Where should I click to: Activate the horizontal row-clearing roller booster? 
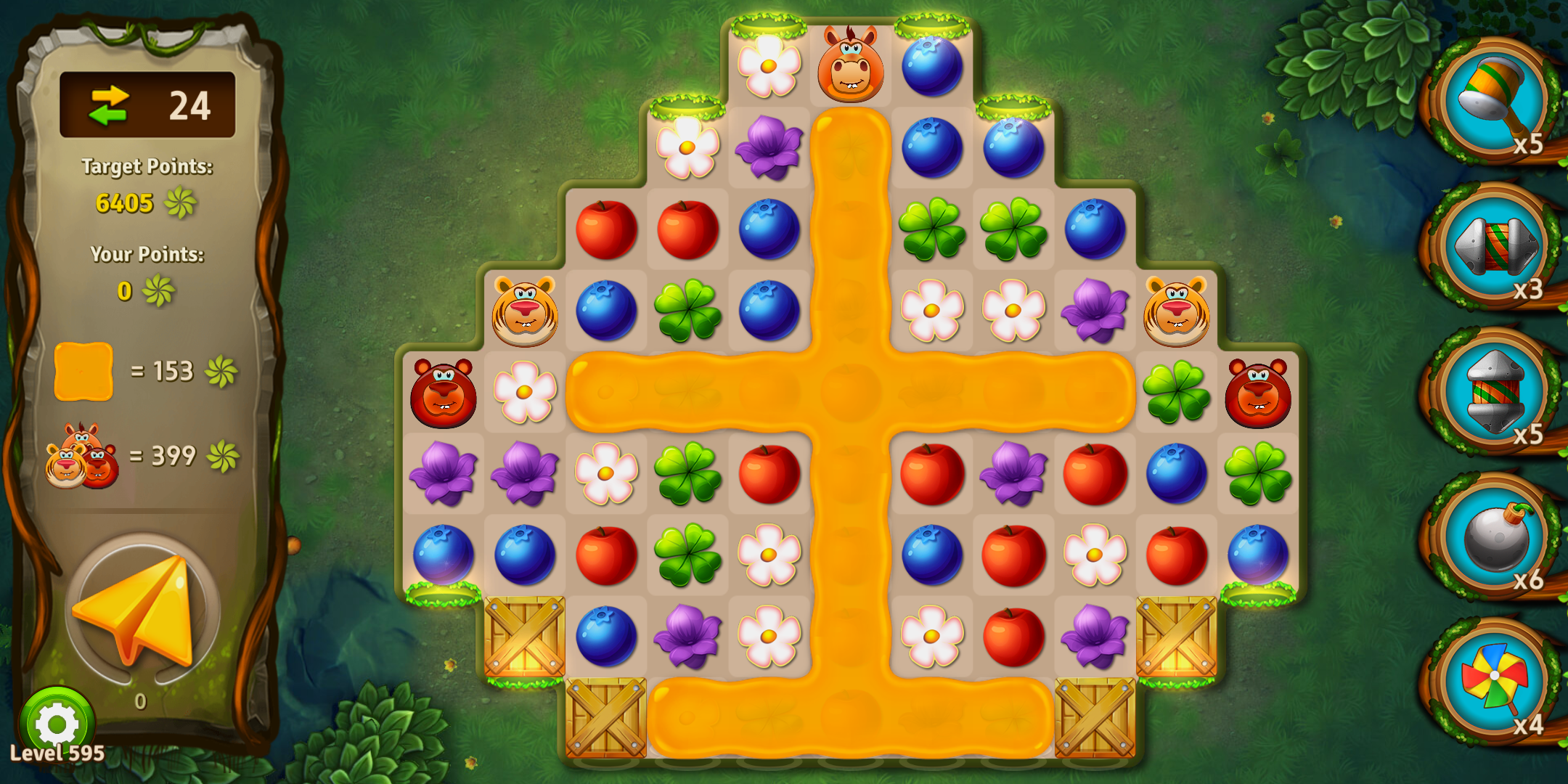coord(1494,245)
